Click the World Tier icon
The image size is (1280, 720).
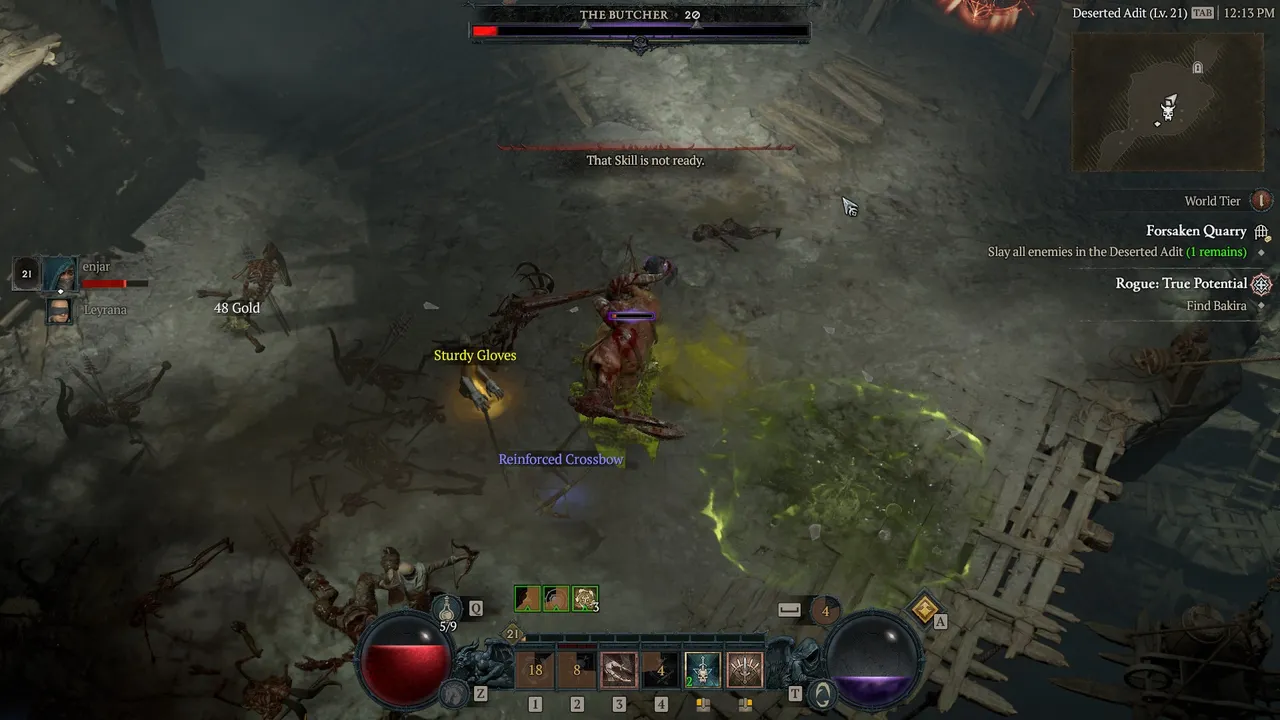pos(1262,201)
